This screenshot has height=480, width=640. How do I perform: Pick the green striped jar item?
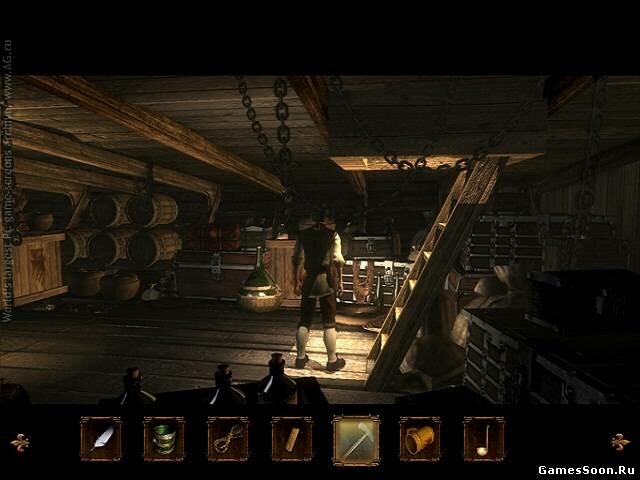[x=164, y=438]
